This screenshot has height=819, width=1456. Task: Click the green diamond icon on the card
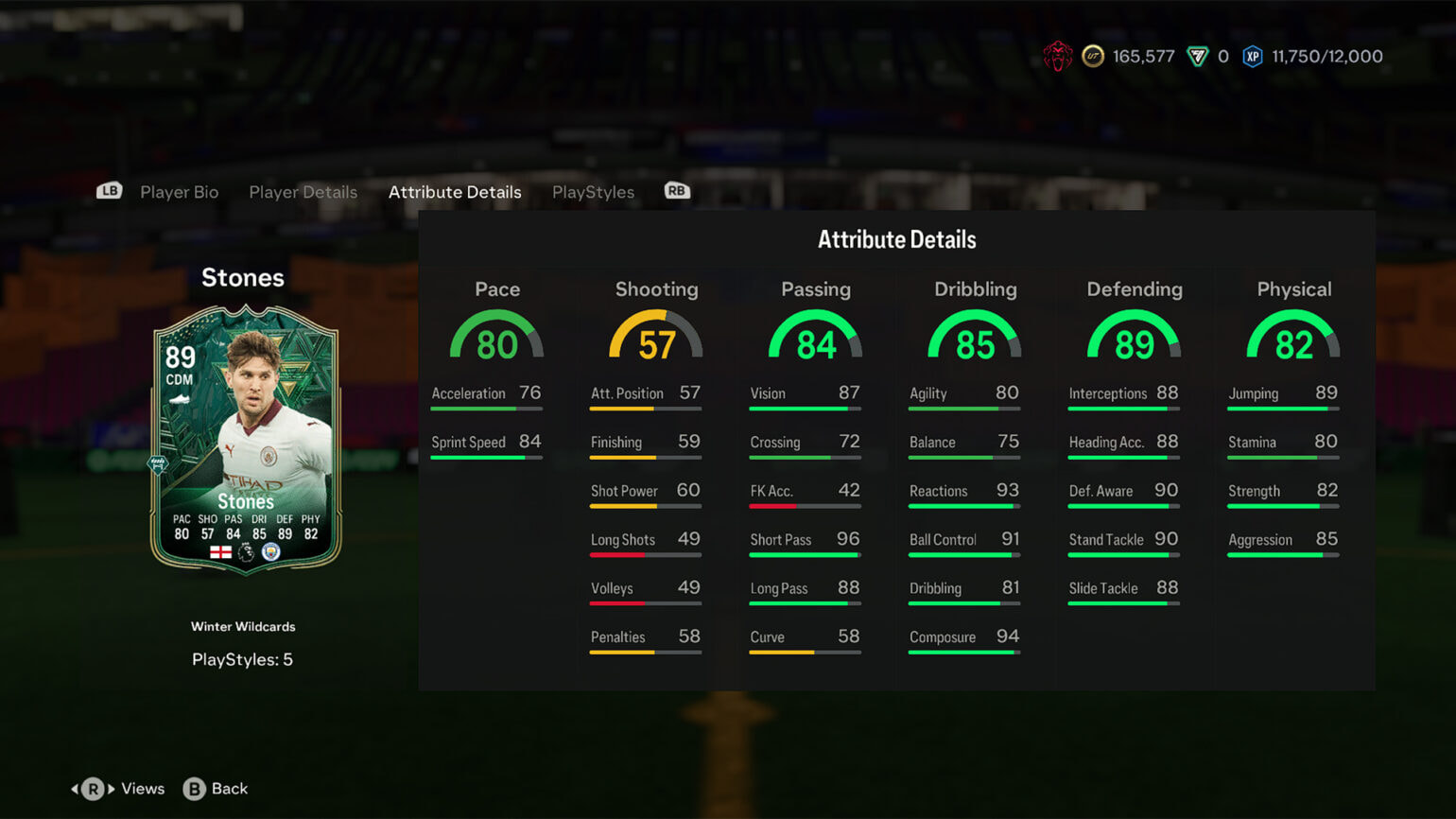[158, 462]
